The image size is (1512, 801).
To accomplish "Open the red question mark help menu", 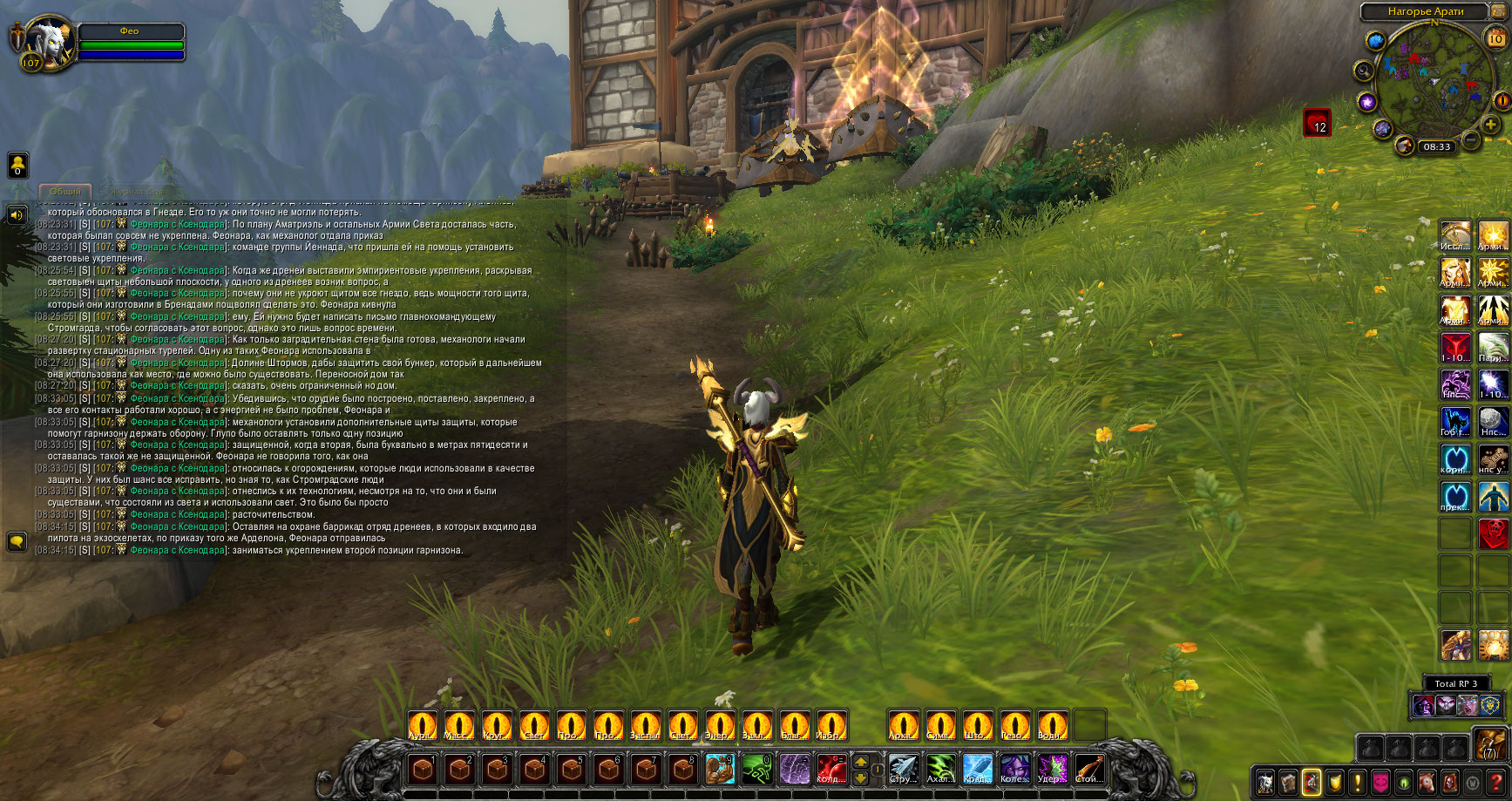I will [x=1495, y=782].
